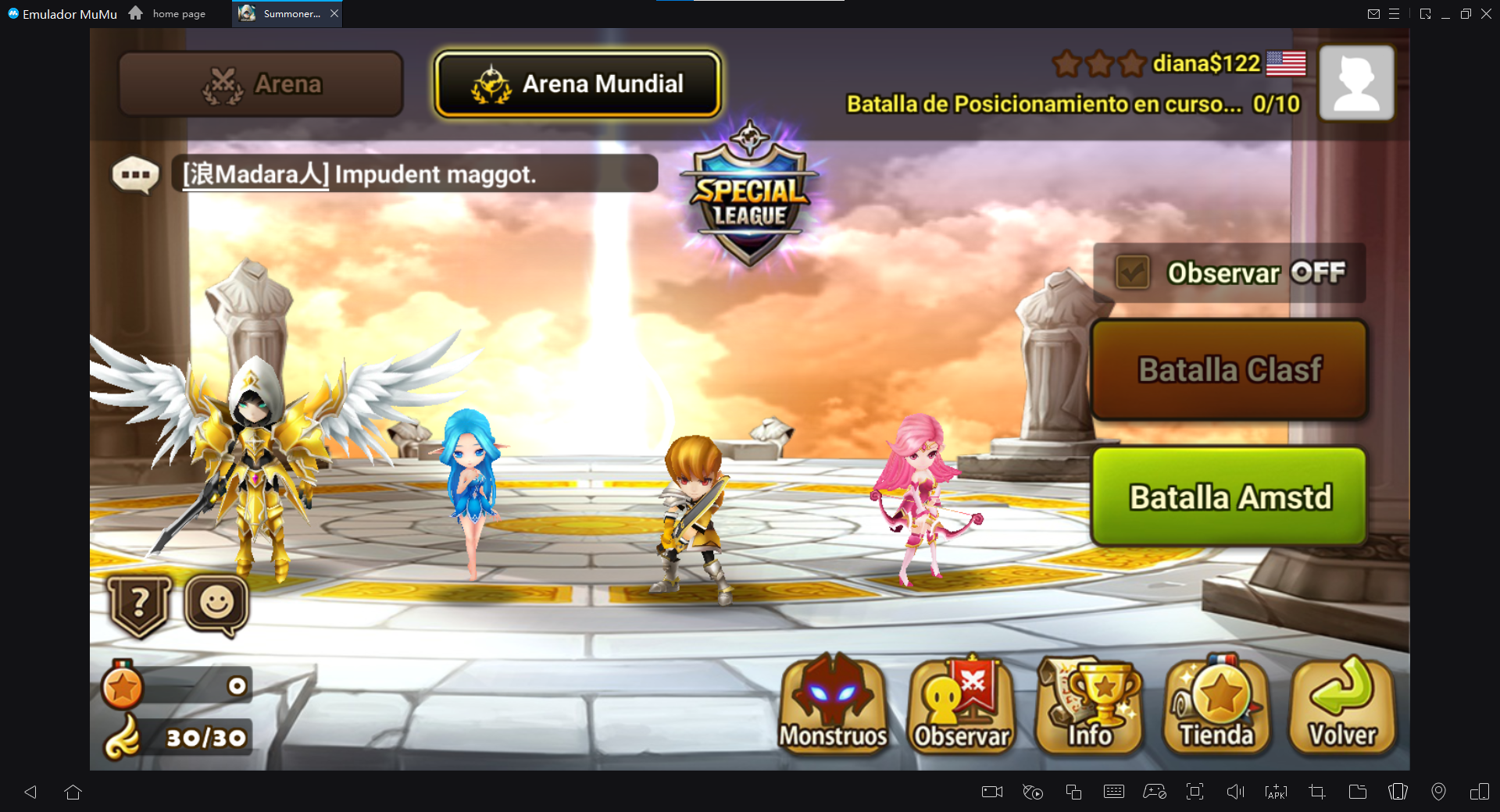Go to the MuMu home page tab
The width and height of the screenshot is (1500, 812).
coord(169,13)
